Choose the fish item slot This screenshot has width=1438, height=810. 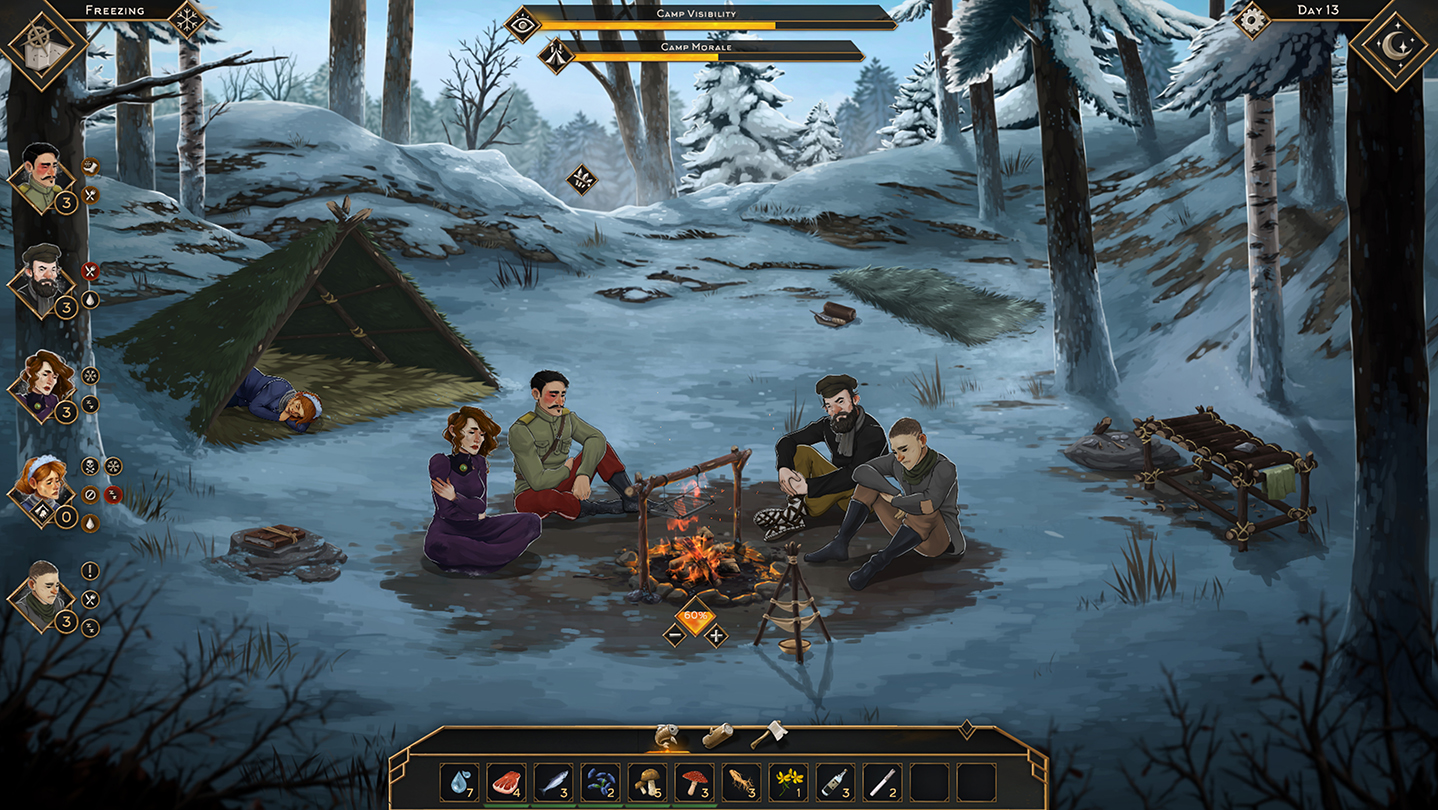(x=553, y=782)
